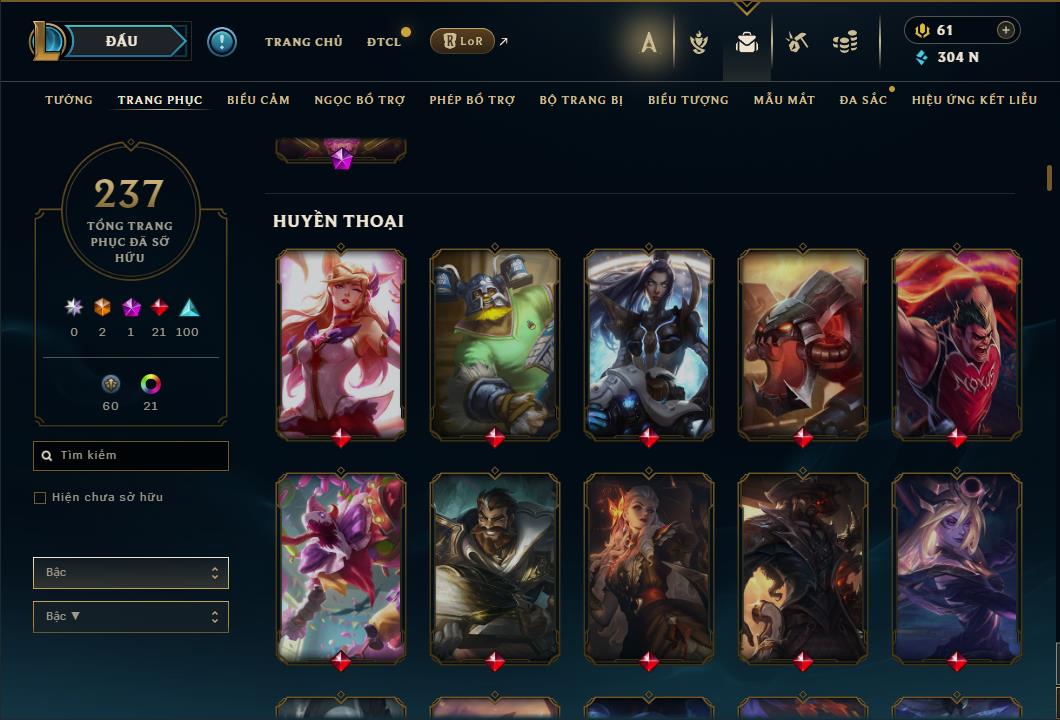Launch the LoR external link
The height and width of the screenshot is (720, 1060).
463,41
